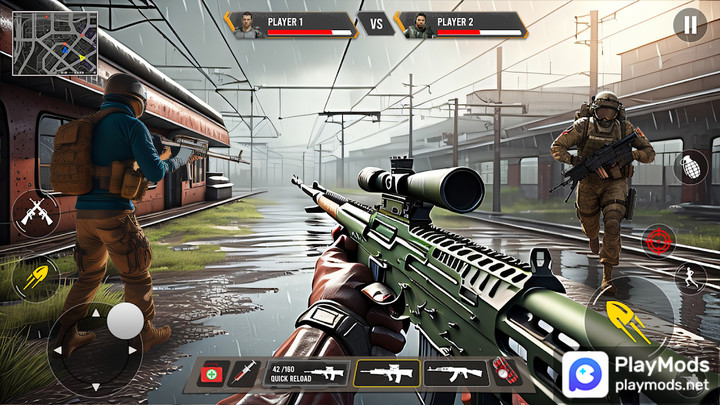Switch to the AK-47 weapon slot
720x405 pixels.
point(456,373)
